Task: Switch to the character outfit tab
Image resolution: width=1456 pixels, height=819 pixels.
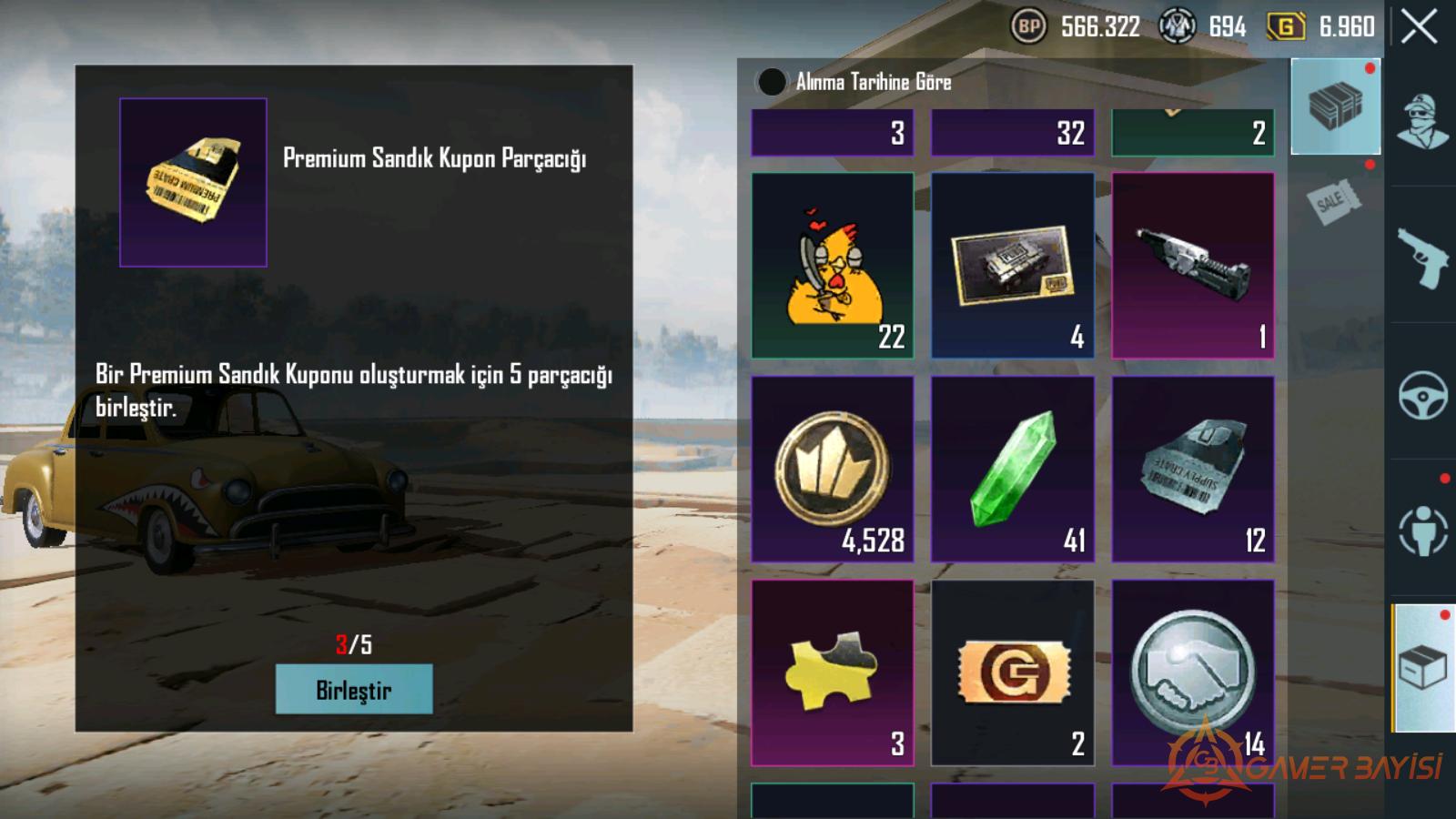Action: [x=1422, y=121]
